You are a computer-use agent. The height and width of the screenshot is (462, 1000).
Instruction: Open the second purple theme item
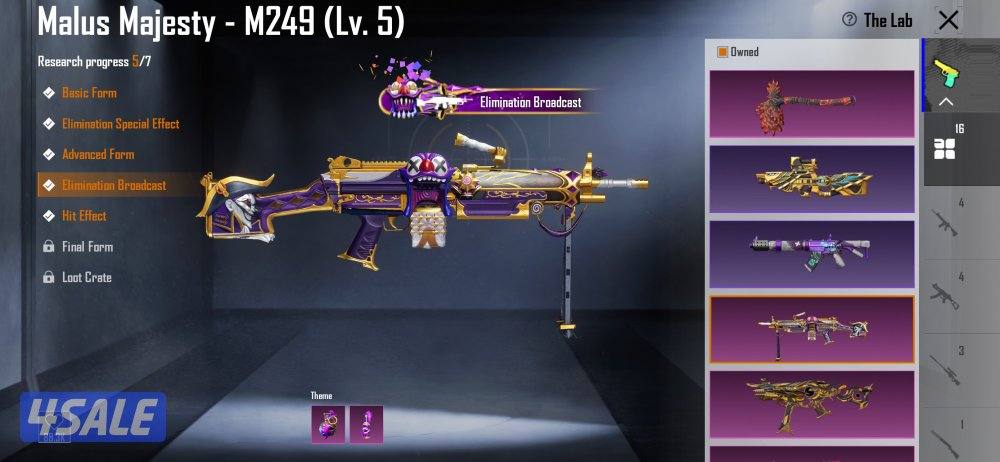point(366,424)
